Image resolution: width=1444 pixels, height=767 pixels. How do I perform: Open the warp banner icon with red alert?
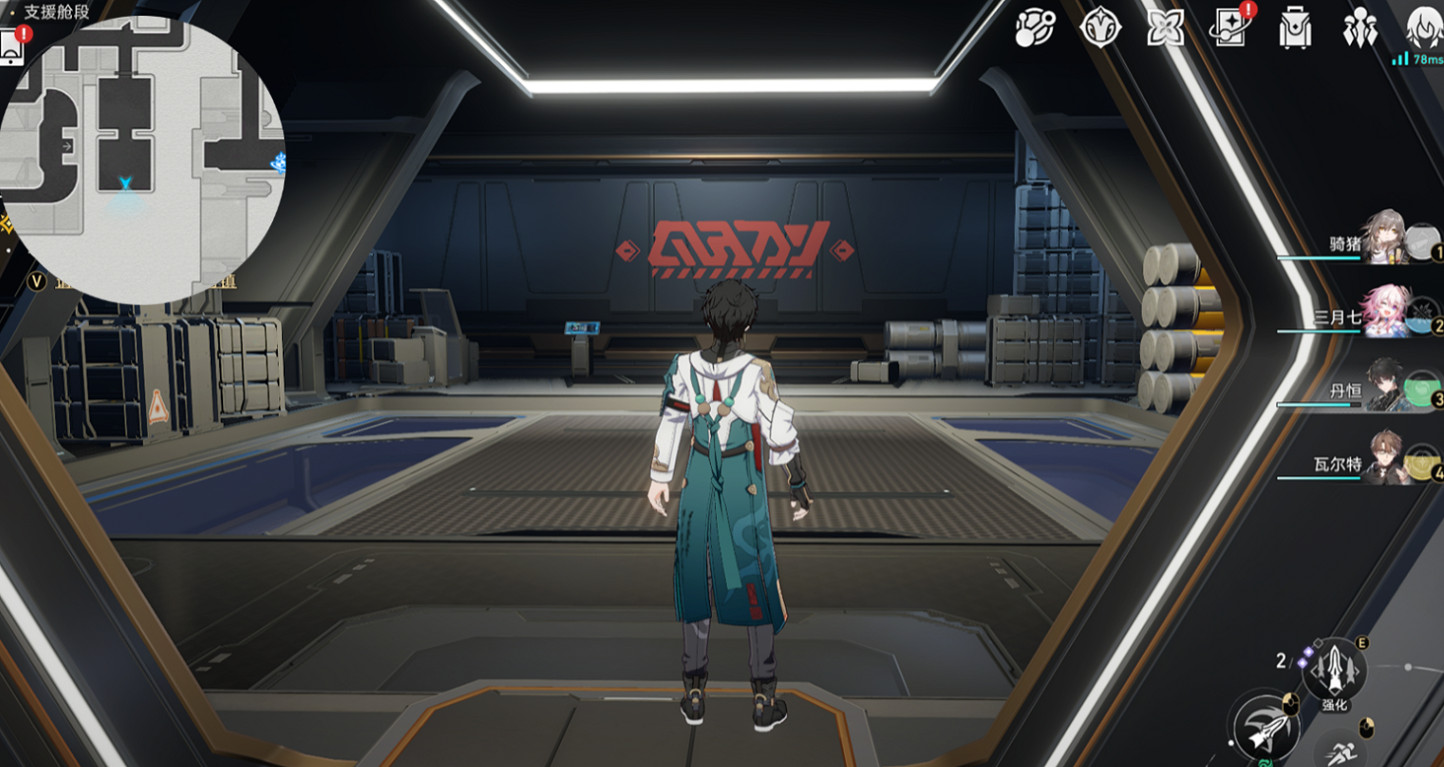click(1232, 30)
